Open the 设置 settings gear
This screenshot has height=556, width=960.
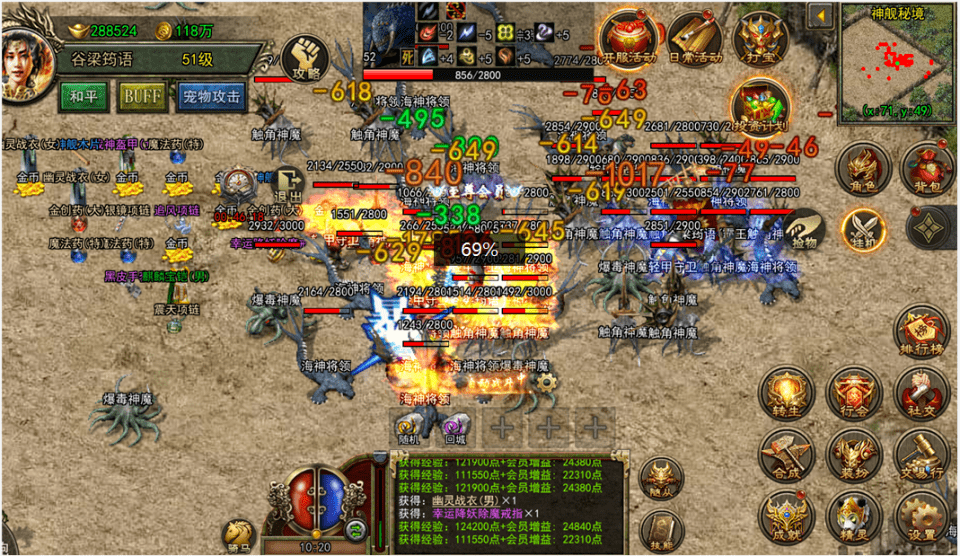[921, 518]
